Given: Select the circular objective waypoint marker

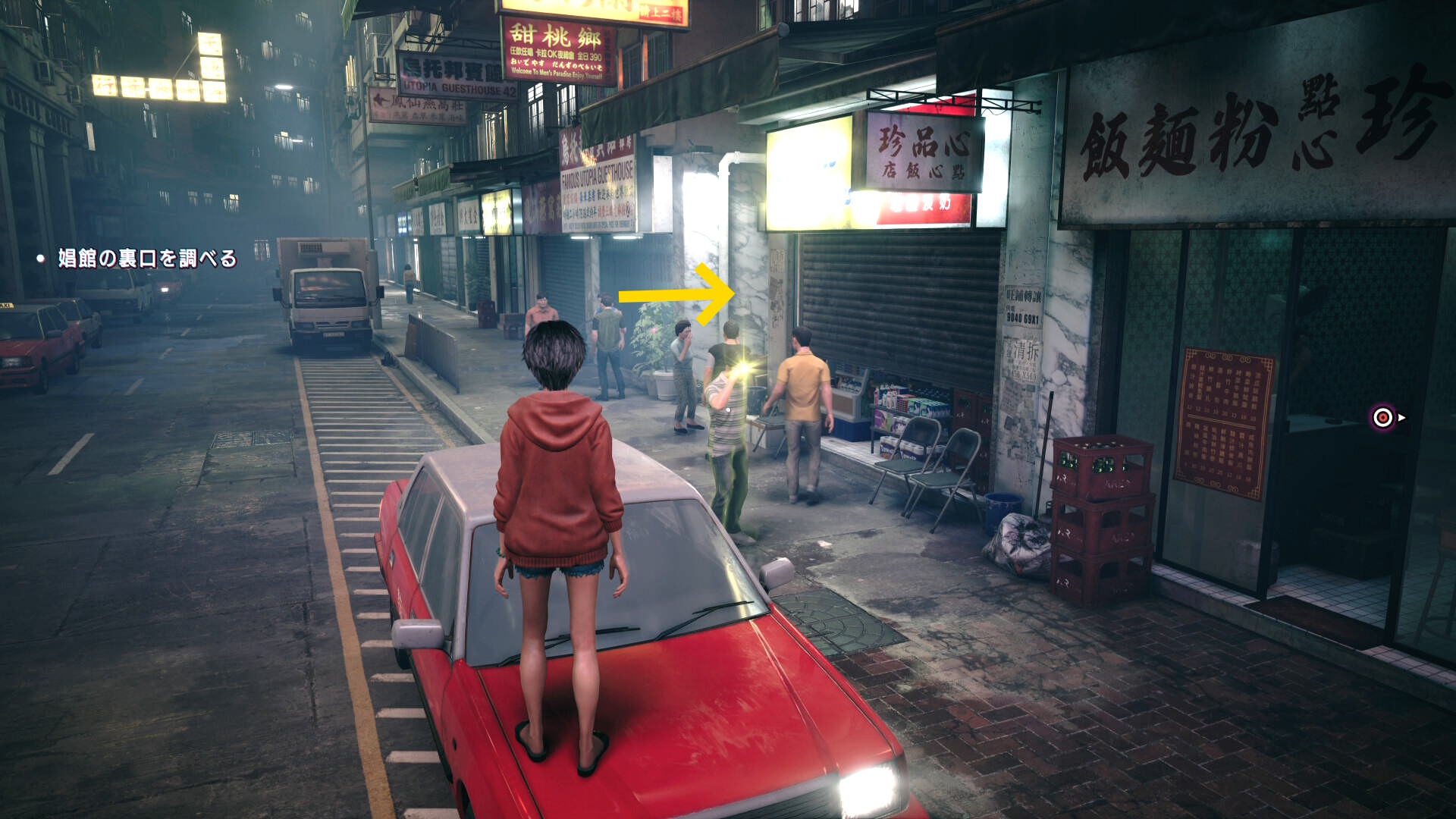Looking at the screenshot, I should [1382, 417].
